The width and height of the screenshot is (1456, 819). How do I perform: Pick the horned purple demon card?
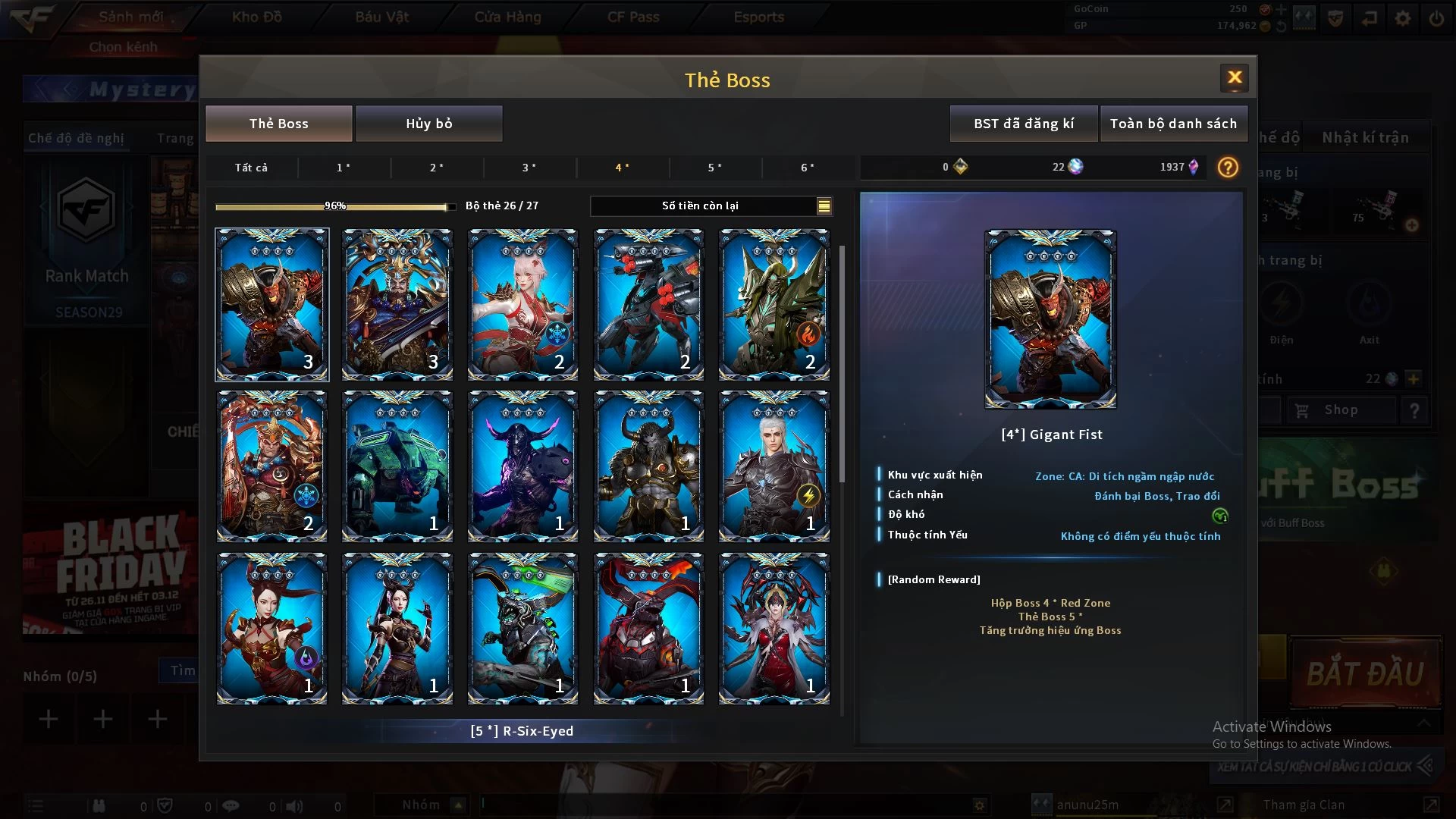pos(522,466)
